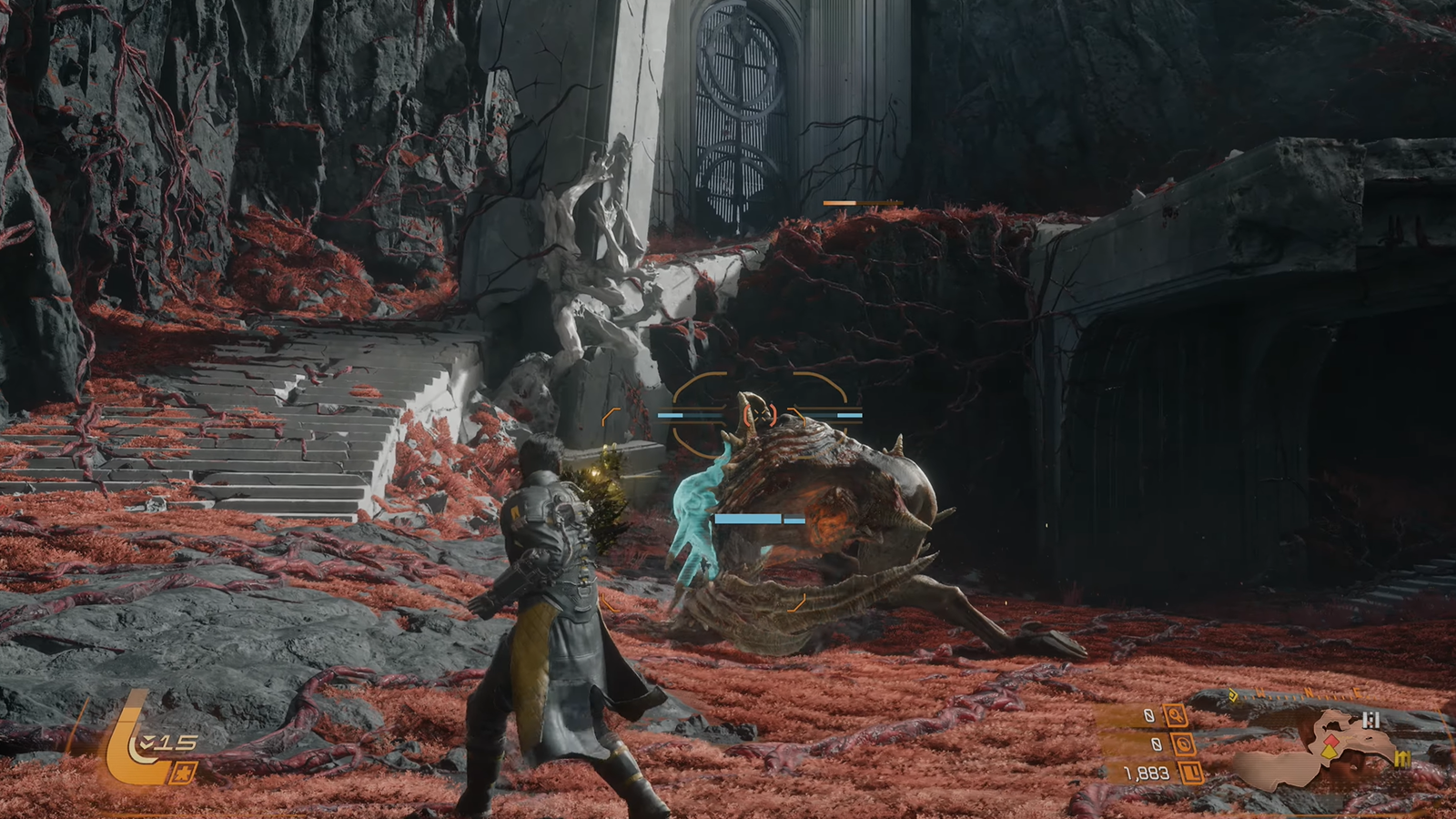
Task: Click the circular coin resource icon
Action: pos(1184,744)
